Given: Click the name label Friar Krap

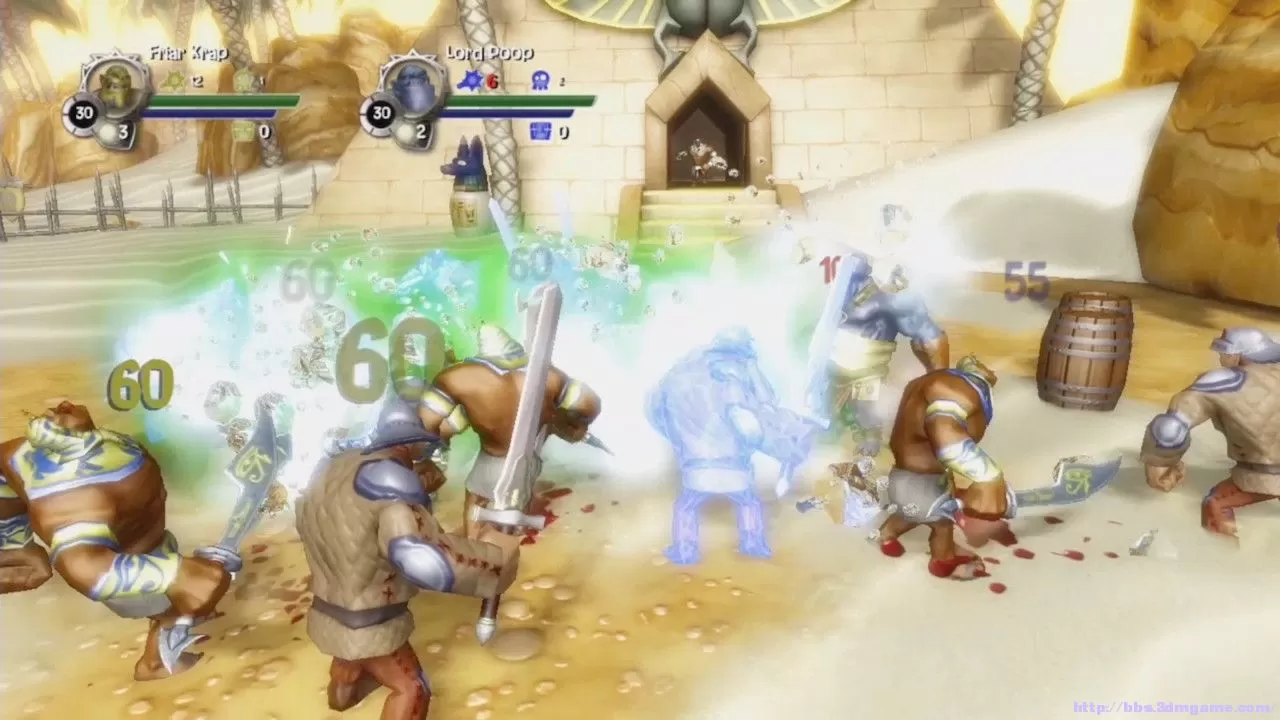Looking at the screenshot, I should tap(190, 52).
